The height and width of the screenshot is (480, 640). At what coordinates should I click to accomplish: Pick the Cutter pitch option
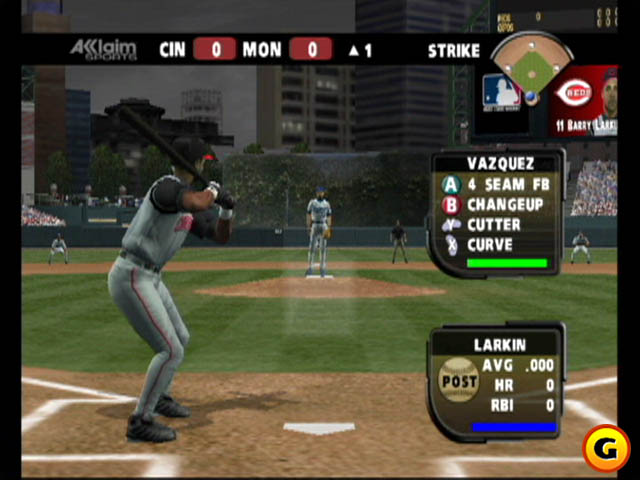[x=496, y=225]
